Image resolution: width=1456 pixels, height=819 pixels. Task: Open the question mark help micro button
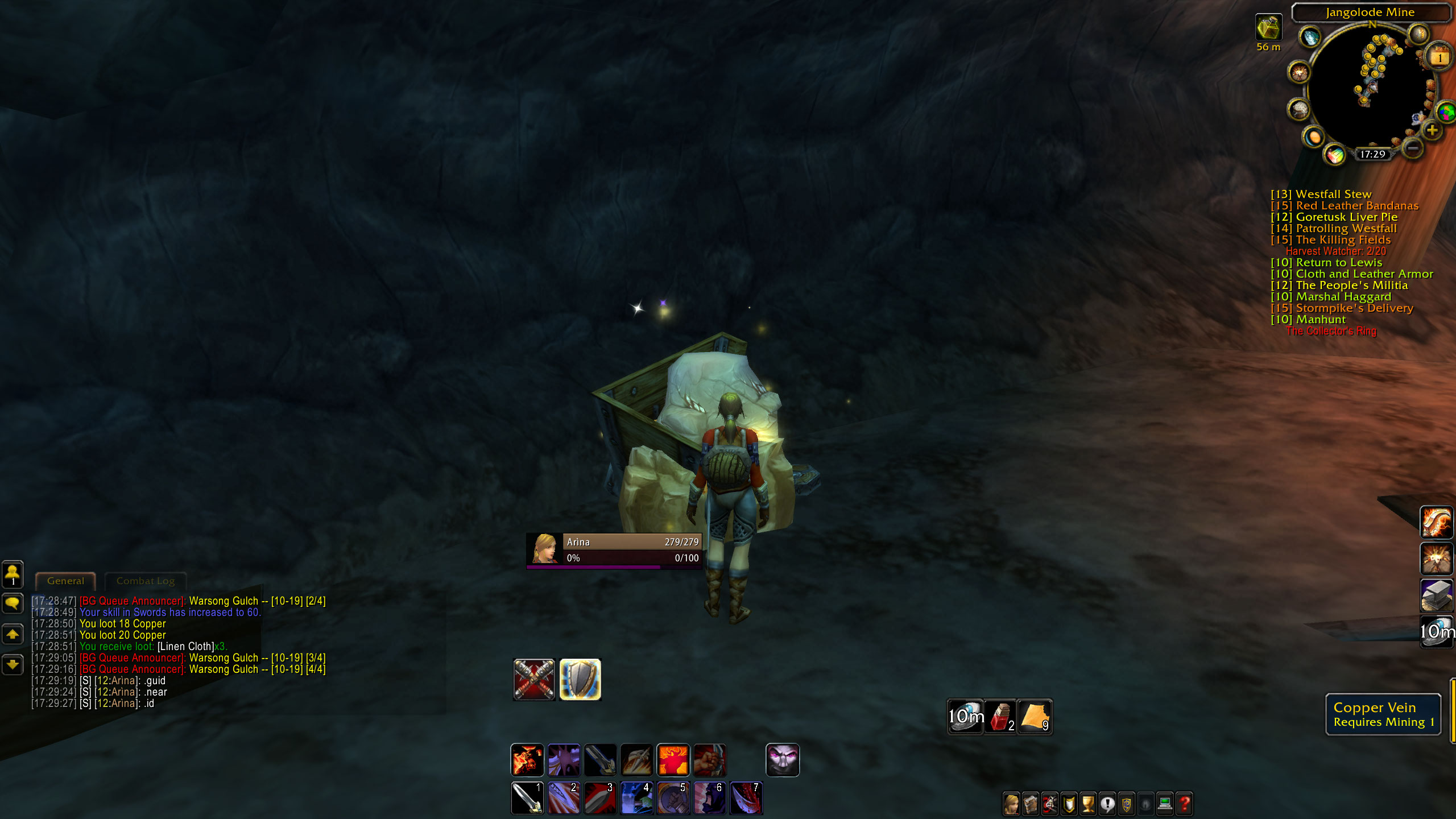1184,804
